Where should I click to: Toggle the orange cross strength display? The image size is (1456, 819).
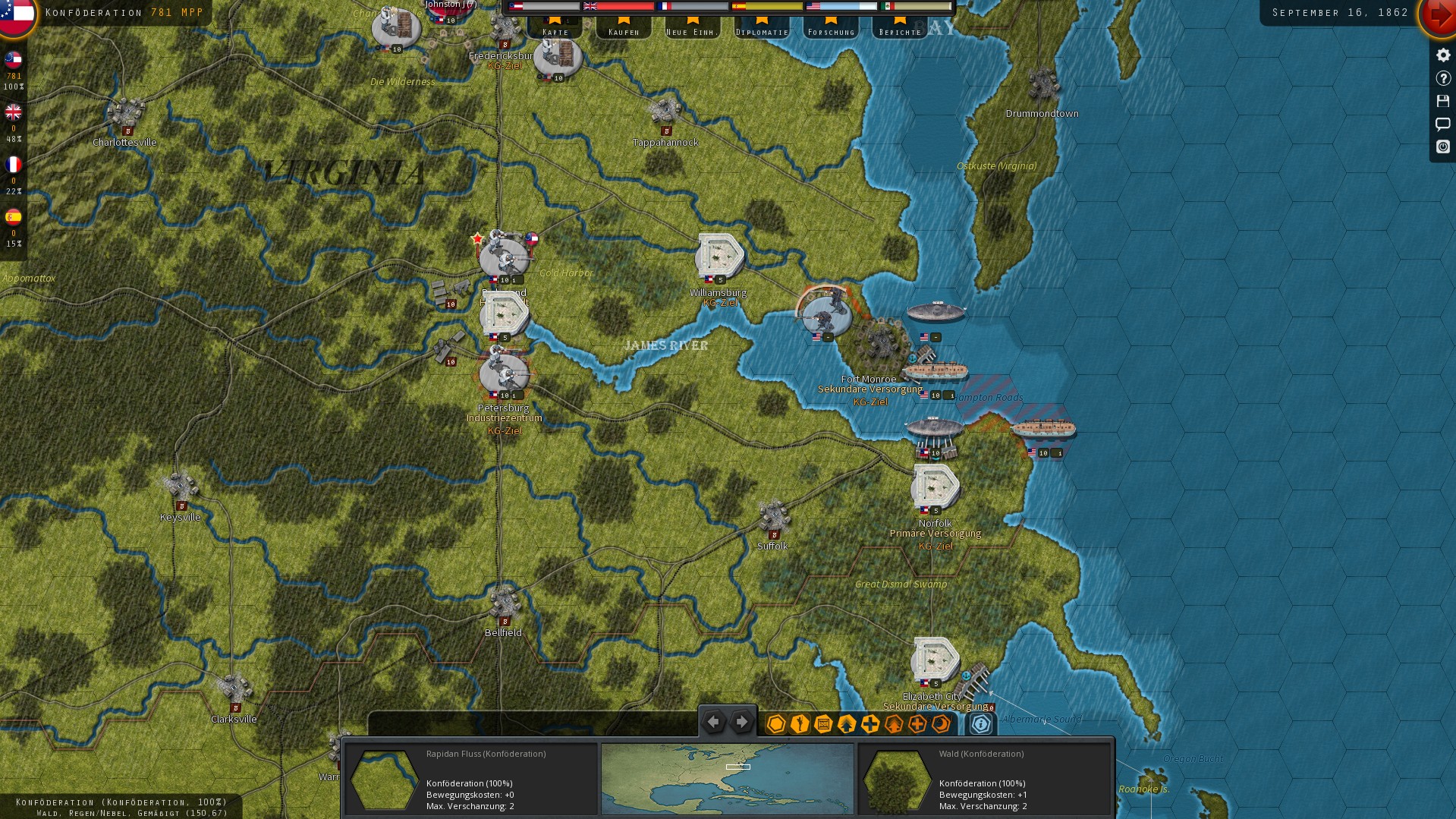point(917,725)
